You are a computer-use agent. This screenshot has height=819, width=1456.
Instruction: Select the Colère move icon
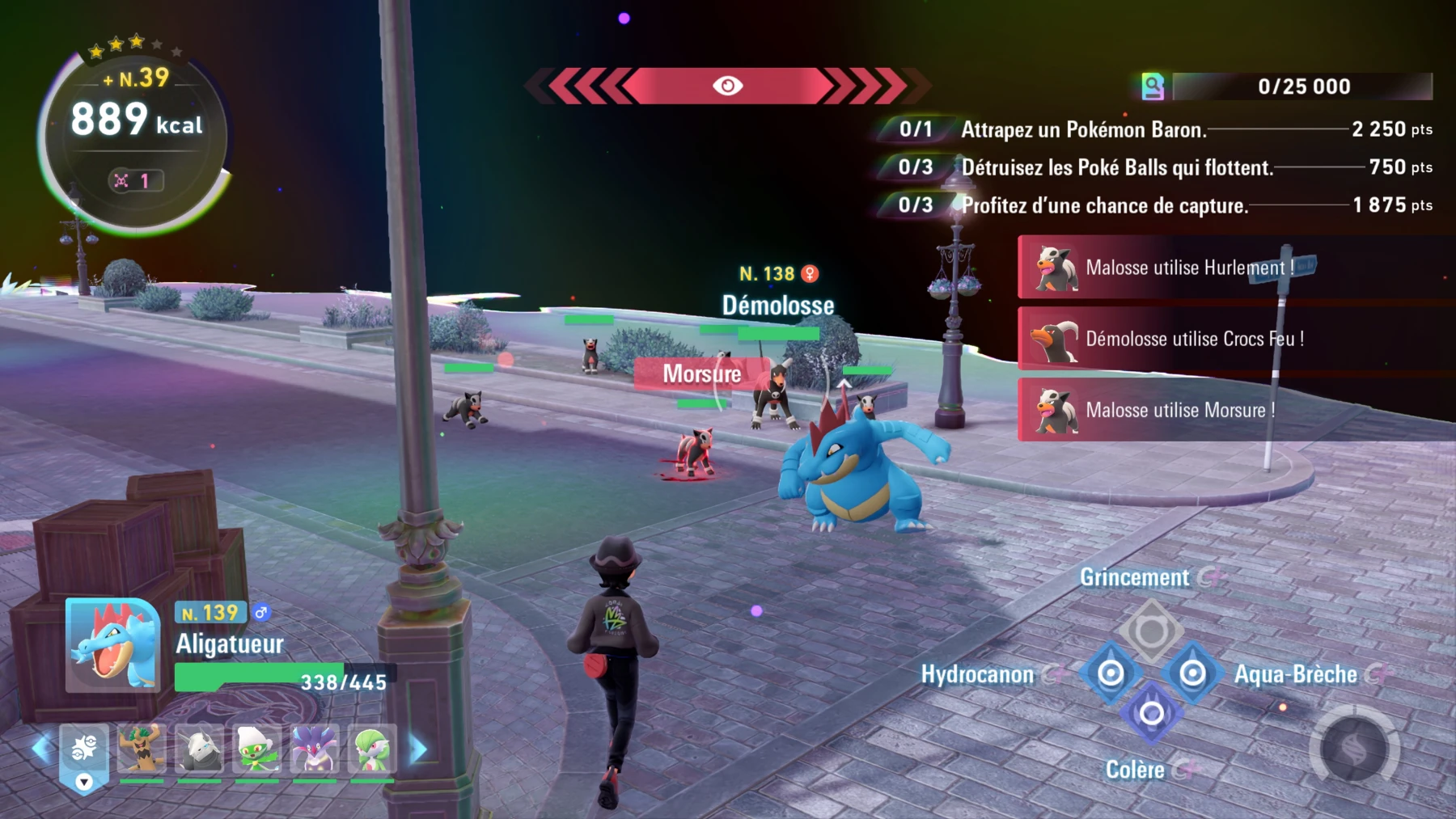(x=1151, y=713)
